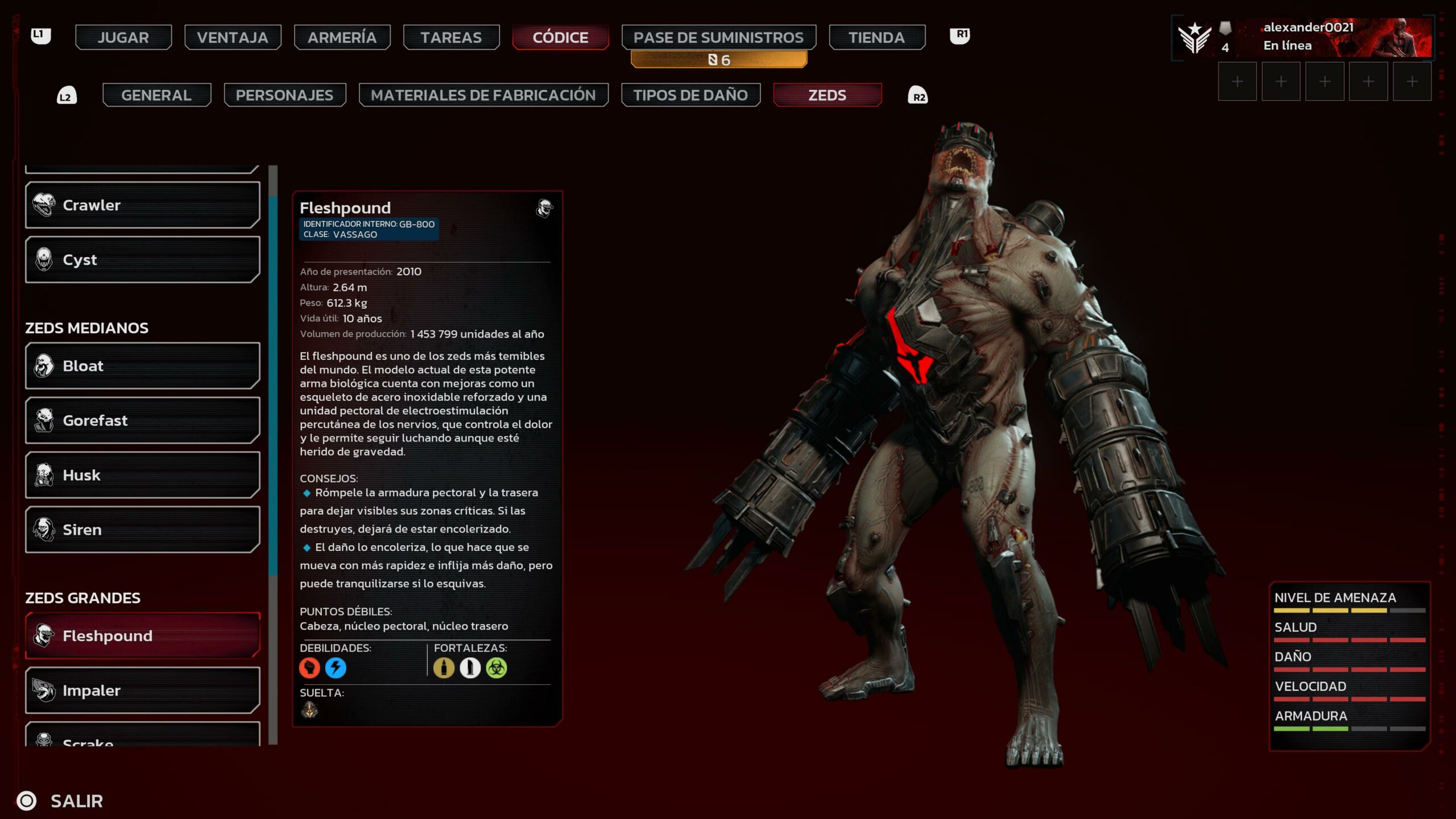
Task: Pick the Impaler entry
Action: [x=142, y=690]
